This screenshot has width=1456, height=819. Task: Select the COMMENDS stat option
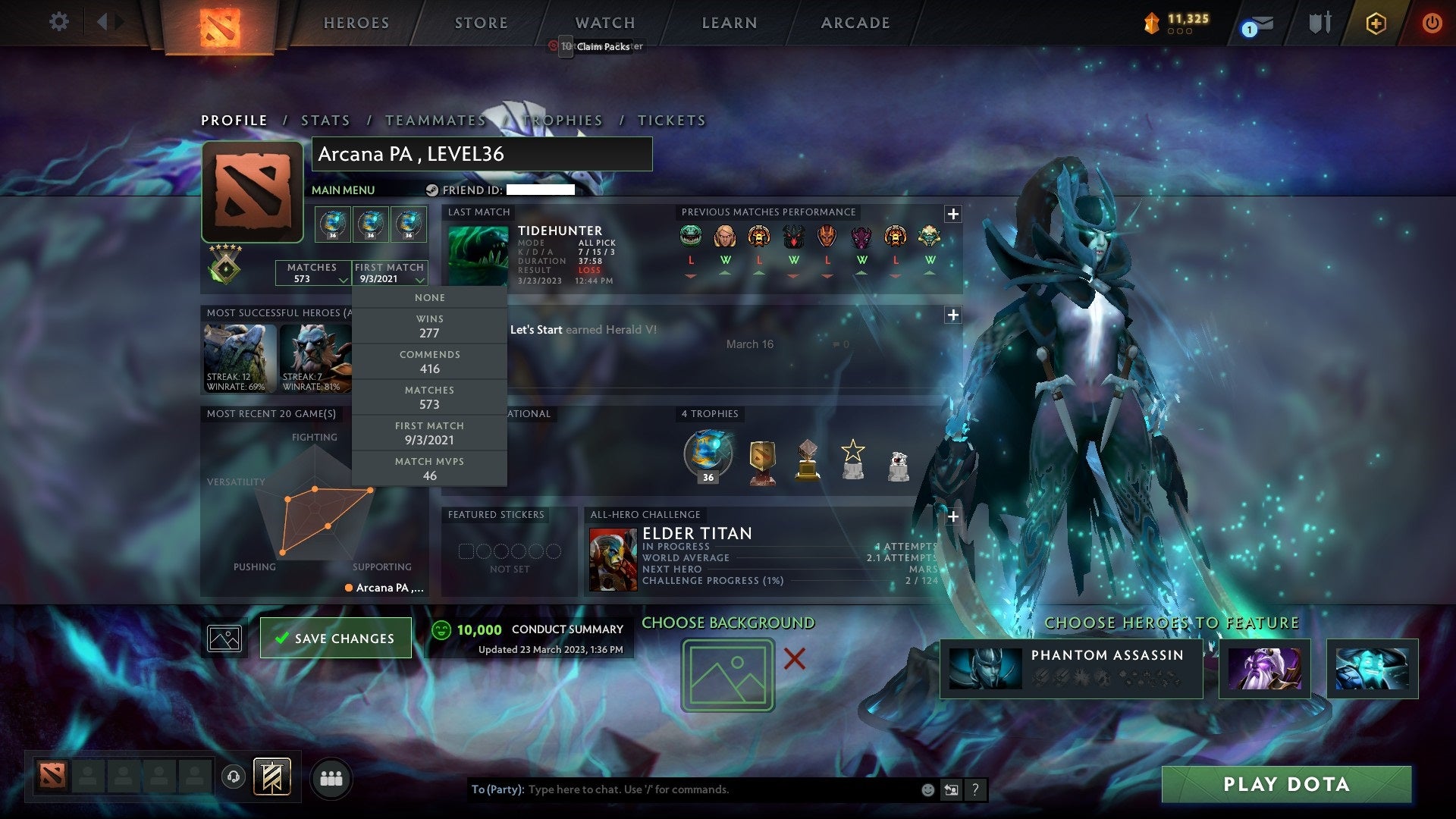pos(429,362)
